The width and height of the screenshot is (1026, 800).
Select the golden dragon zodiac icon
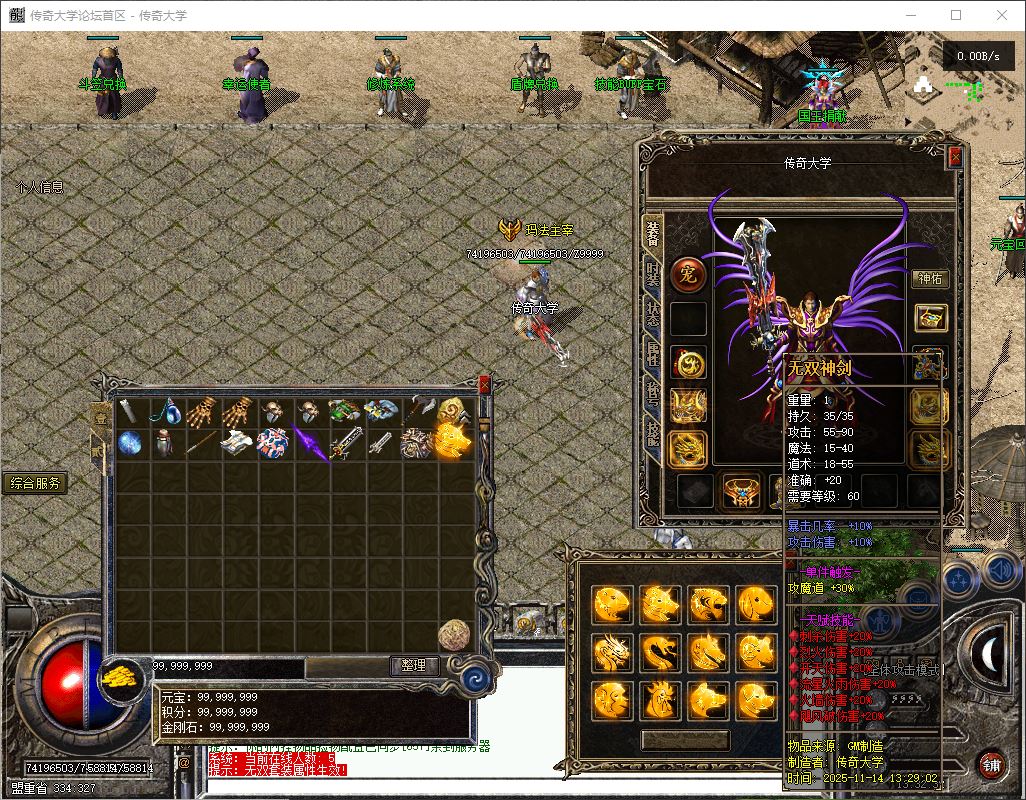coord(611,651)
